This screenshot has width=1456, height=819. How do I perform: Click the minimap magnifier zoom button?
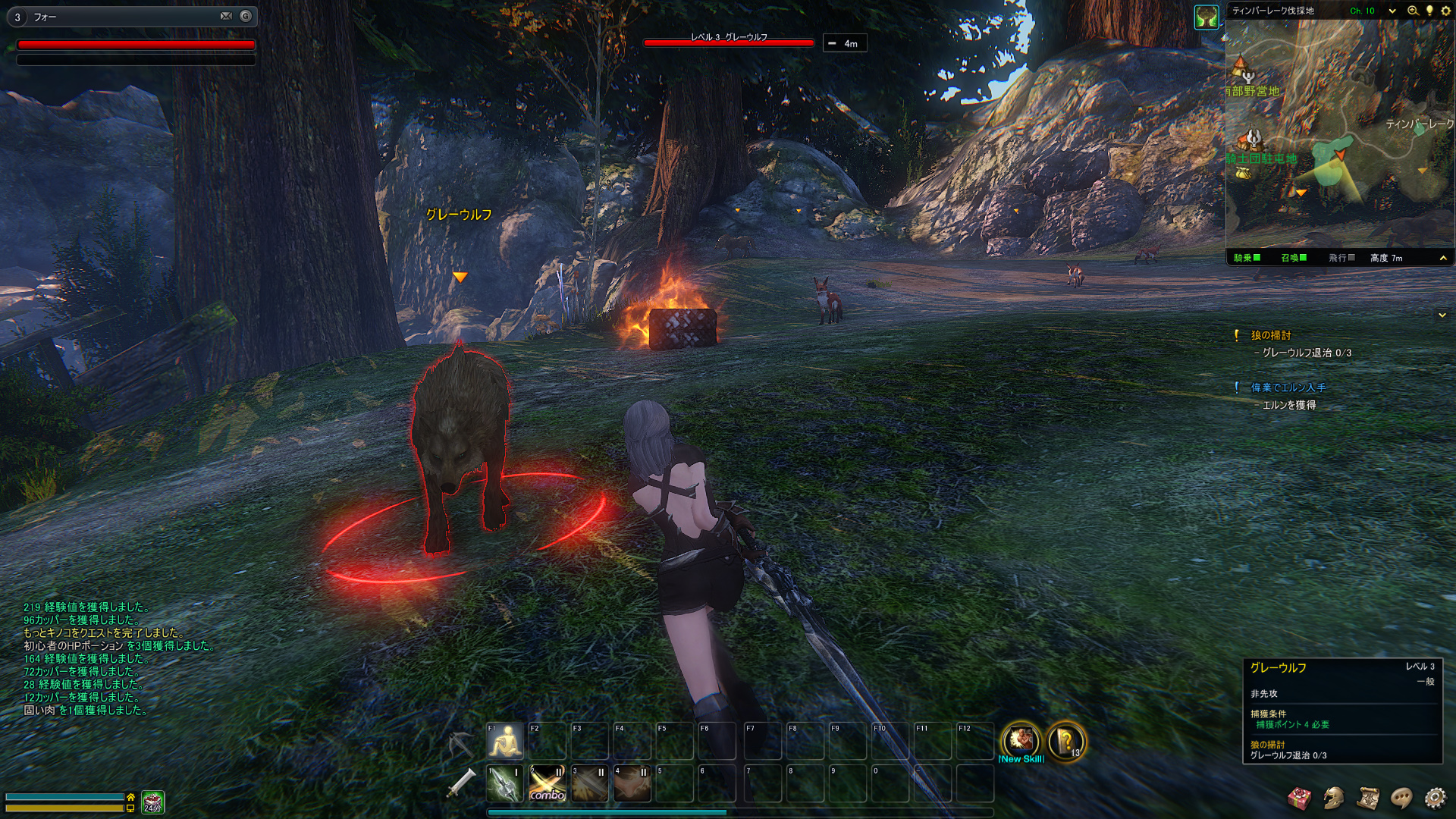[1413, 11]
